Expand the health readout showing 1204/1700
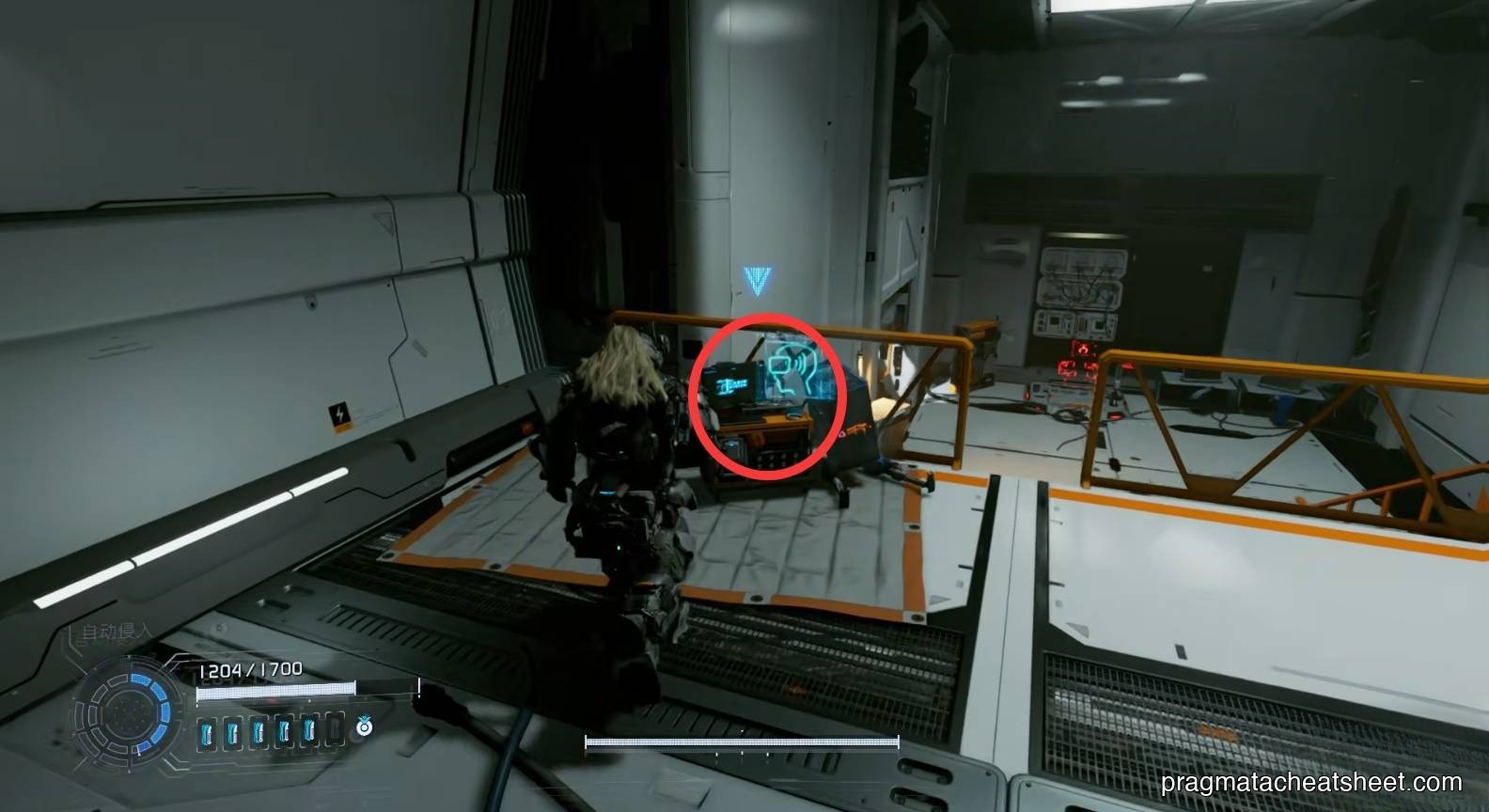This screenshot has width=1489, height=812. [x=250, y=667]
